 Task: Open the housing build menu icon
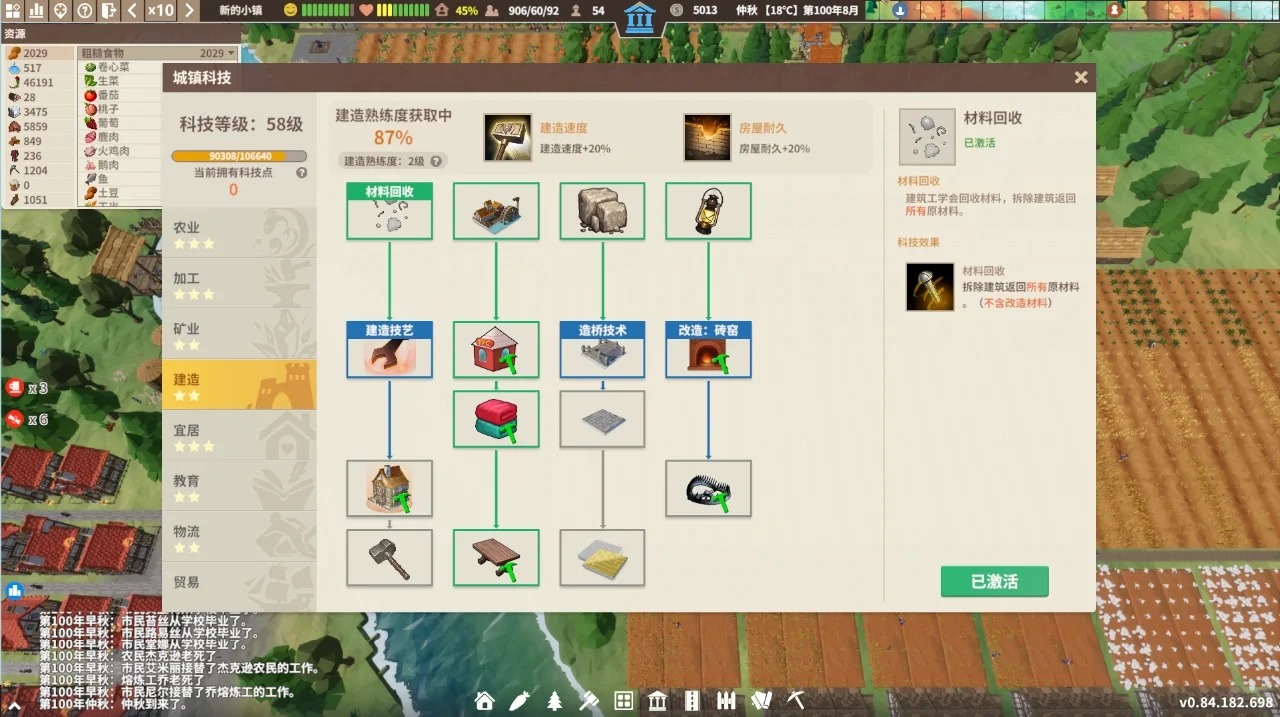(485, 701)
